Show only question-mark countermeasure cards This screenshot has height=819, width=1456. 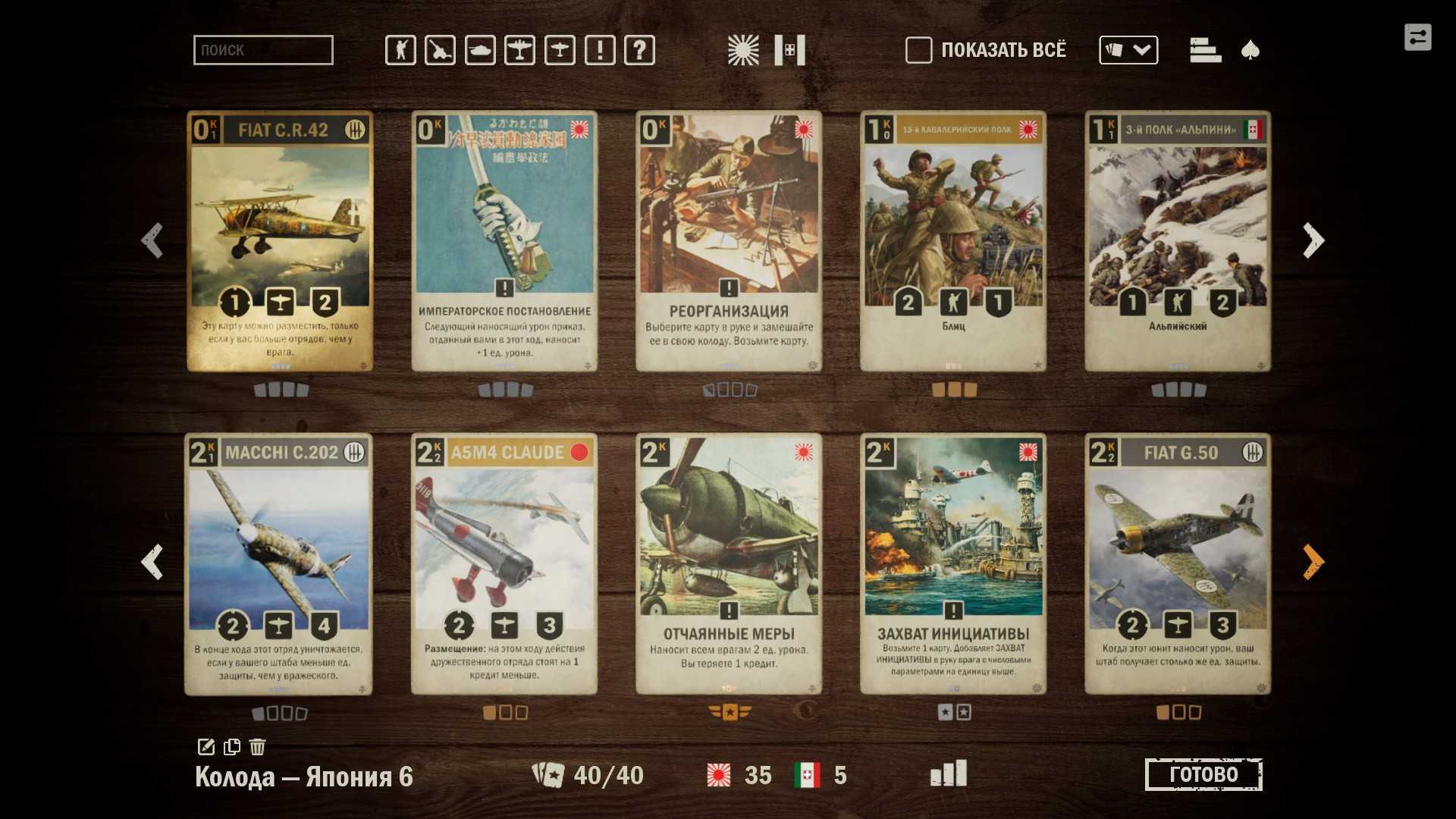pos(639,50)
